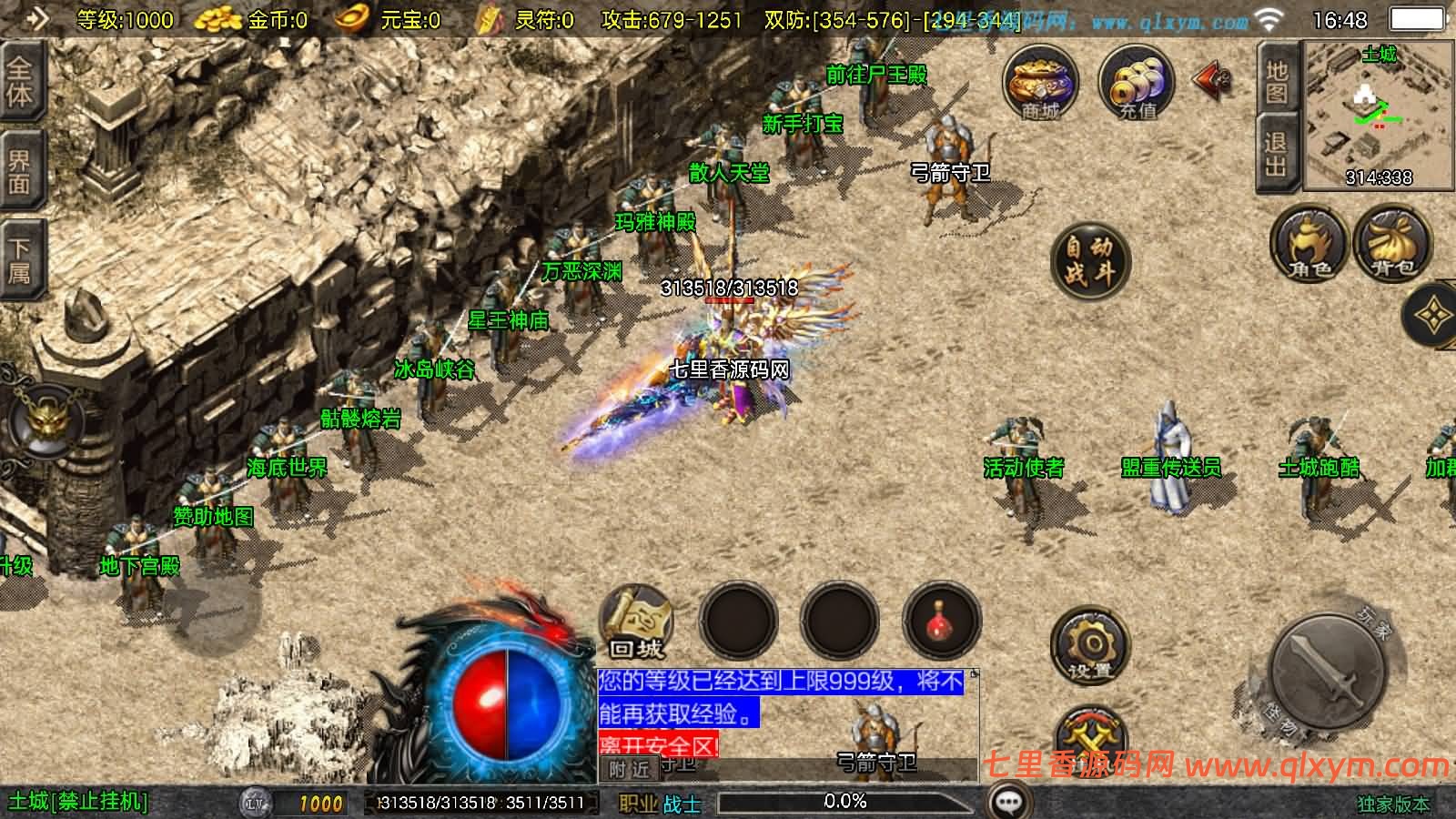
Task: Click the 地图 map button
Action: pos(1277,81)
